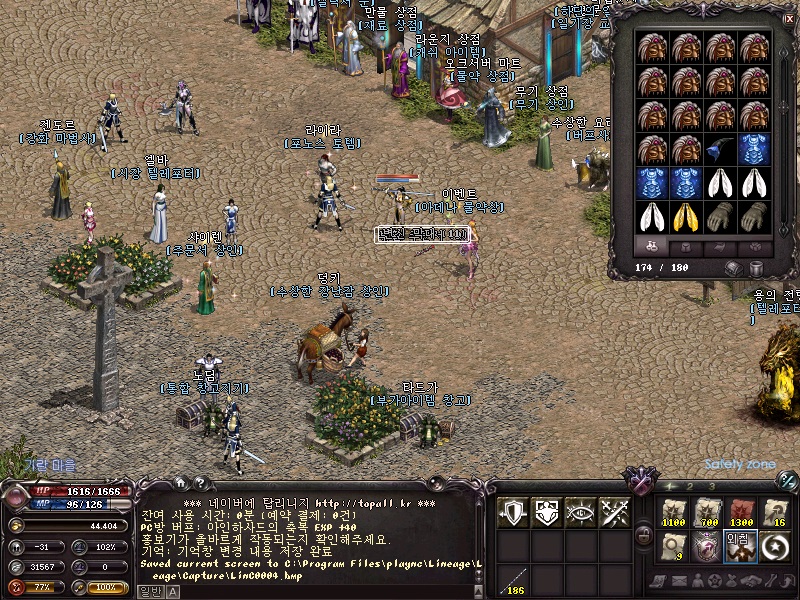Click the inventory chest button
The height and width of the screenshot is (600, 800).
click(734, 268)
